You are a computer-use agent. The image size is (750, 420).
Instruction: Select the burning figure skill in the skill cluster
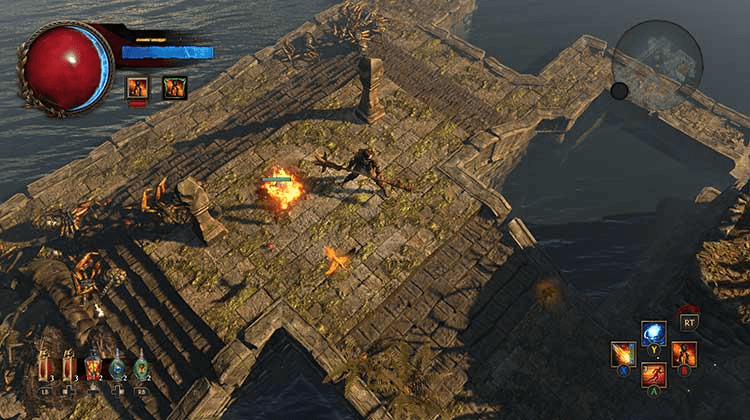tap(684, 354)
